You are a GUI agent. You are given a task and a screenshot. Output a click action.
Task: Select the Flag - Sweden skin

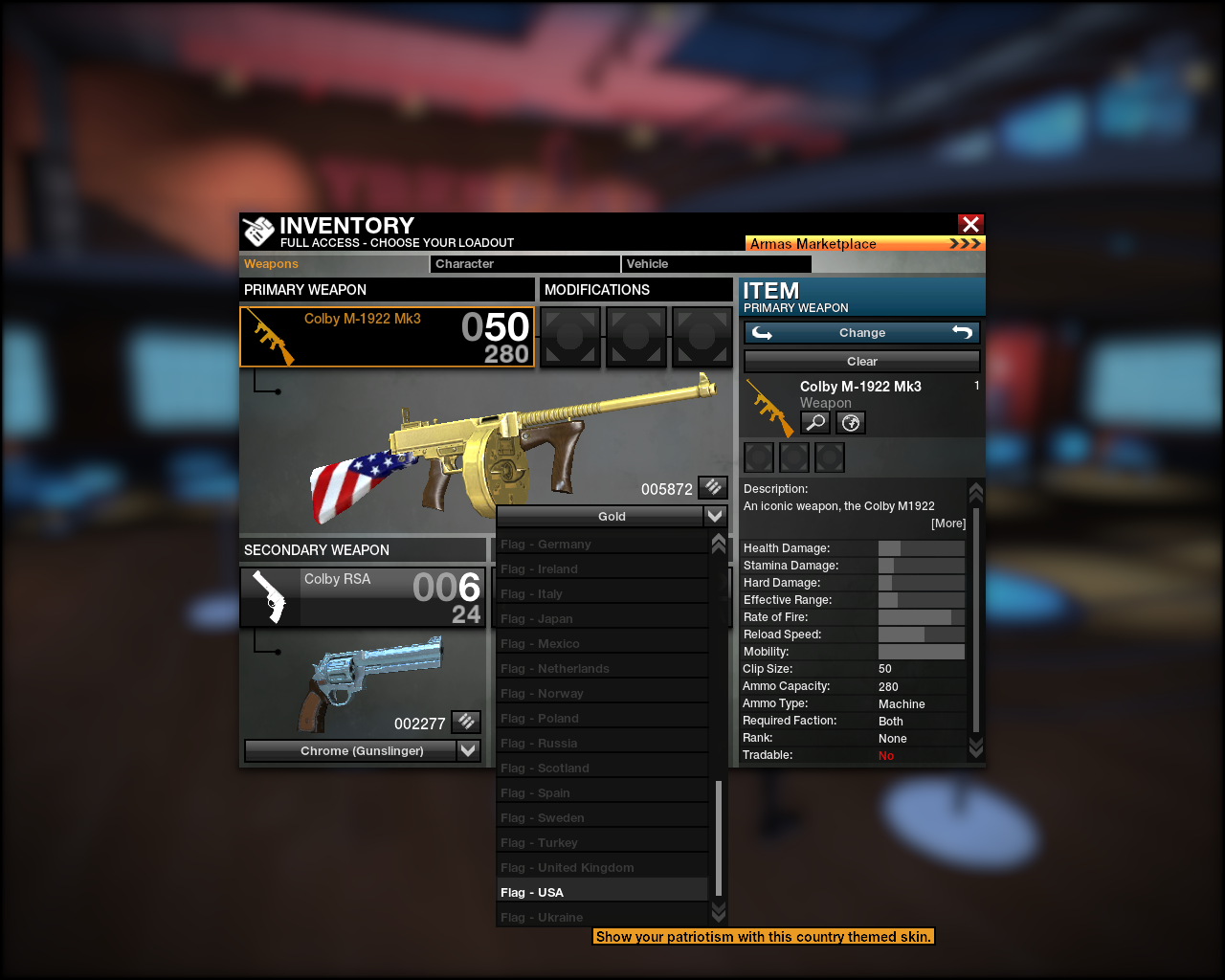tap(602, 818)
